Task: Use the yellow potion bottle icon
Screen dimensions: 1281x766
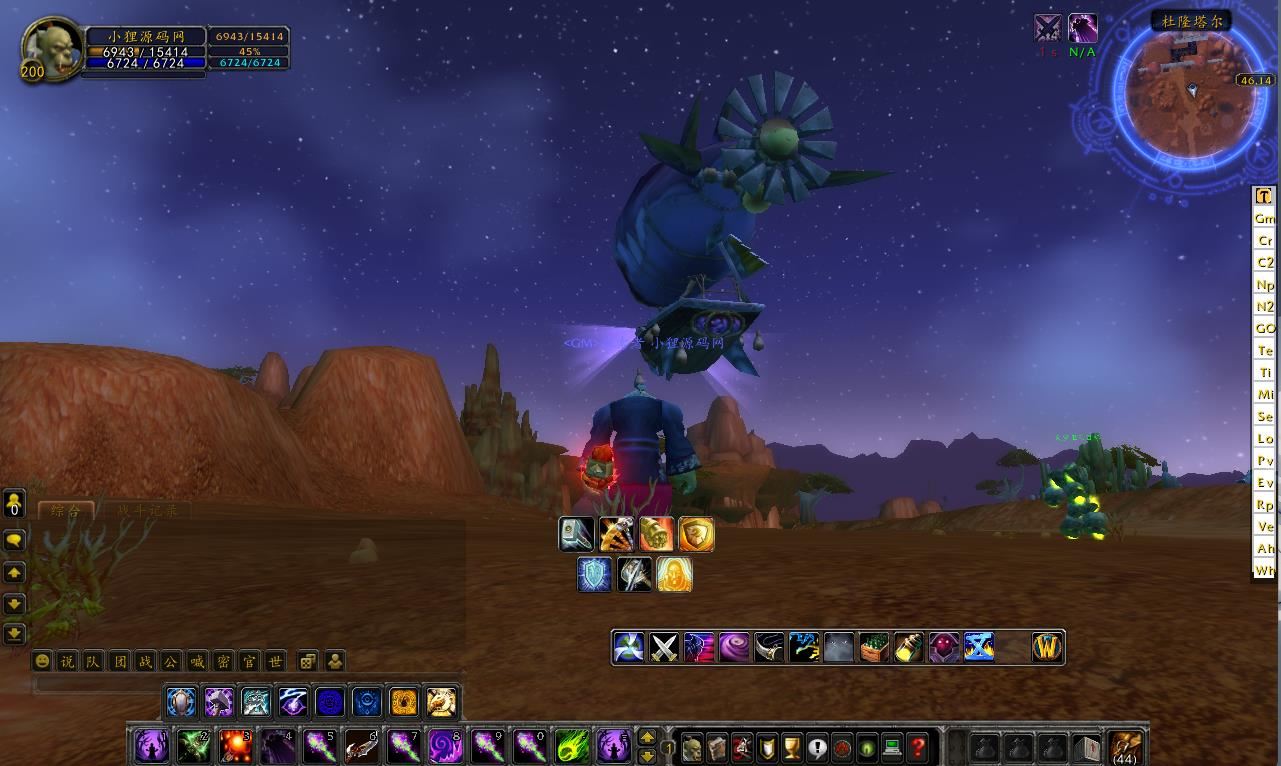Action: (908, 647)
